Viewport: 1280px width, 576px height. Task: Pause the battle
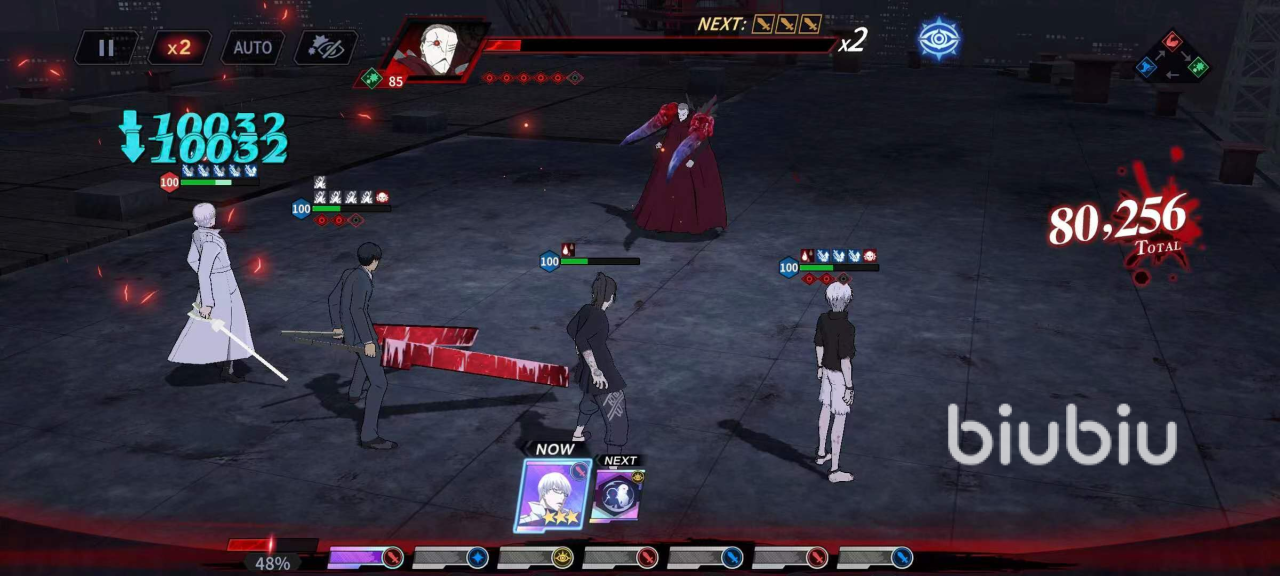tap(106, 47)
